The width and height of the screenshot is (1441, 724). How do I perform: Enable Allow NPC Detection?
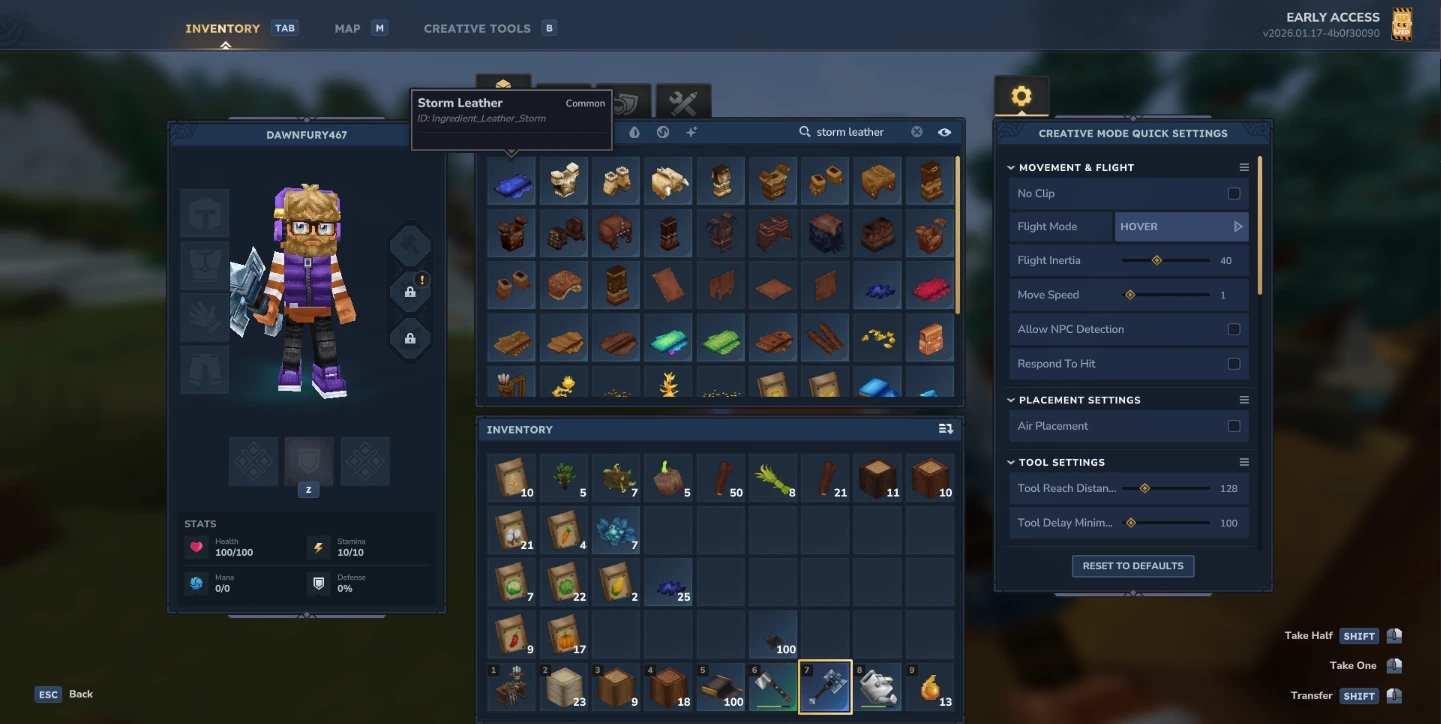pyautogui.click(x=1235, y=328)
